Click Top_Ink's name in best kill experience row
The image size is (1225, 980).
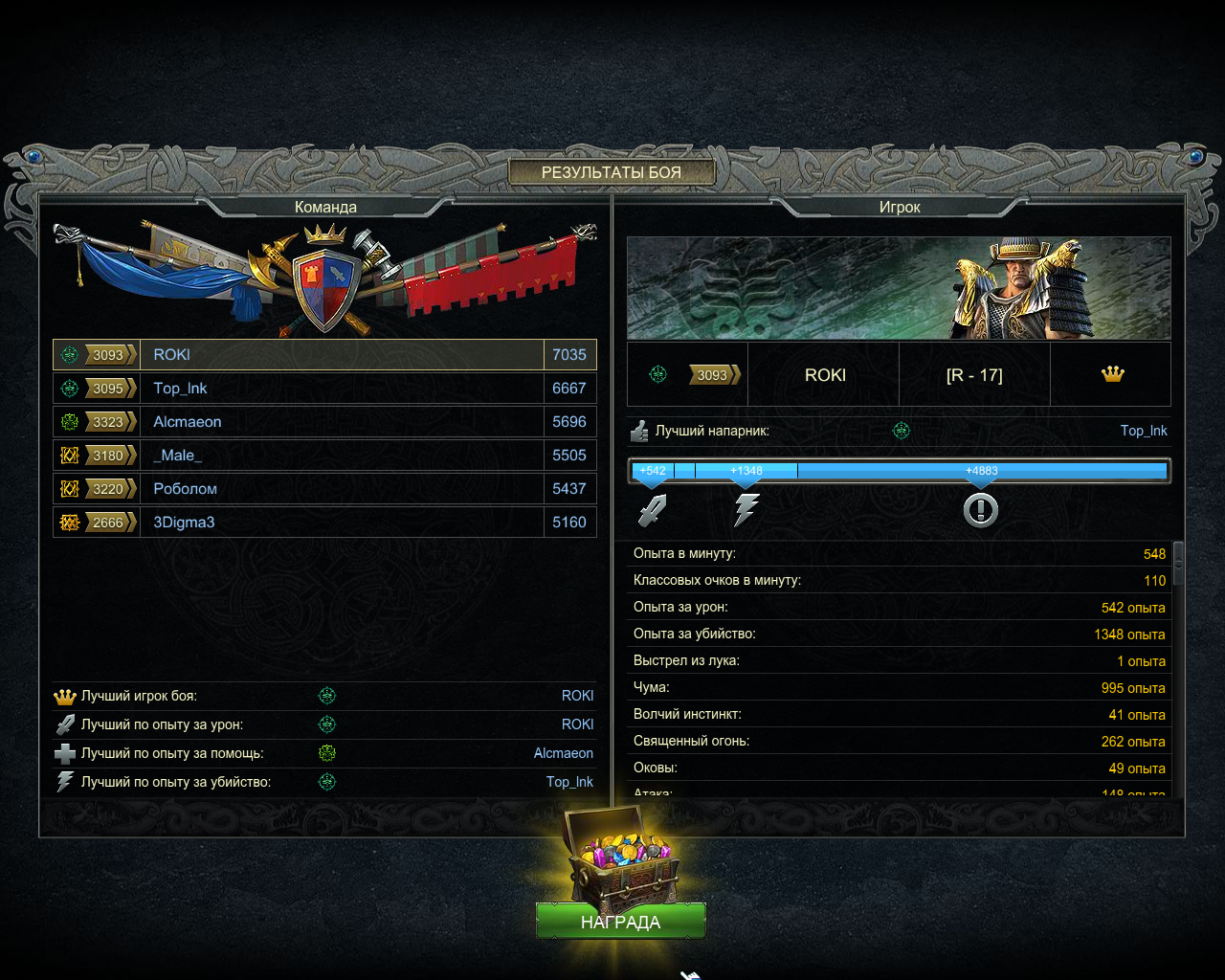[x=569, y=782]
